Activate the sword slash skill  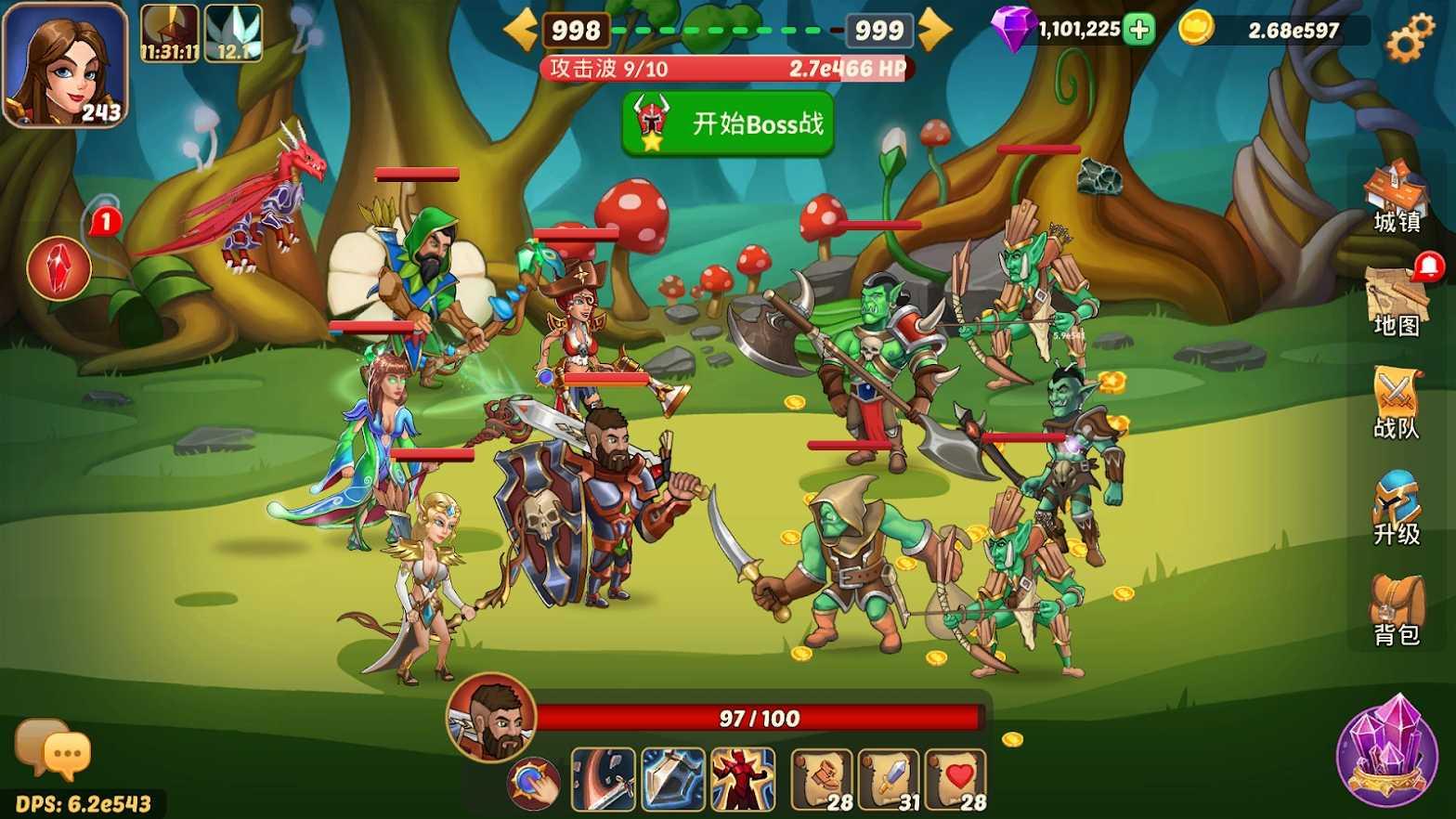(604, 779)
